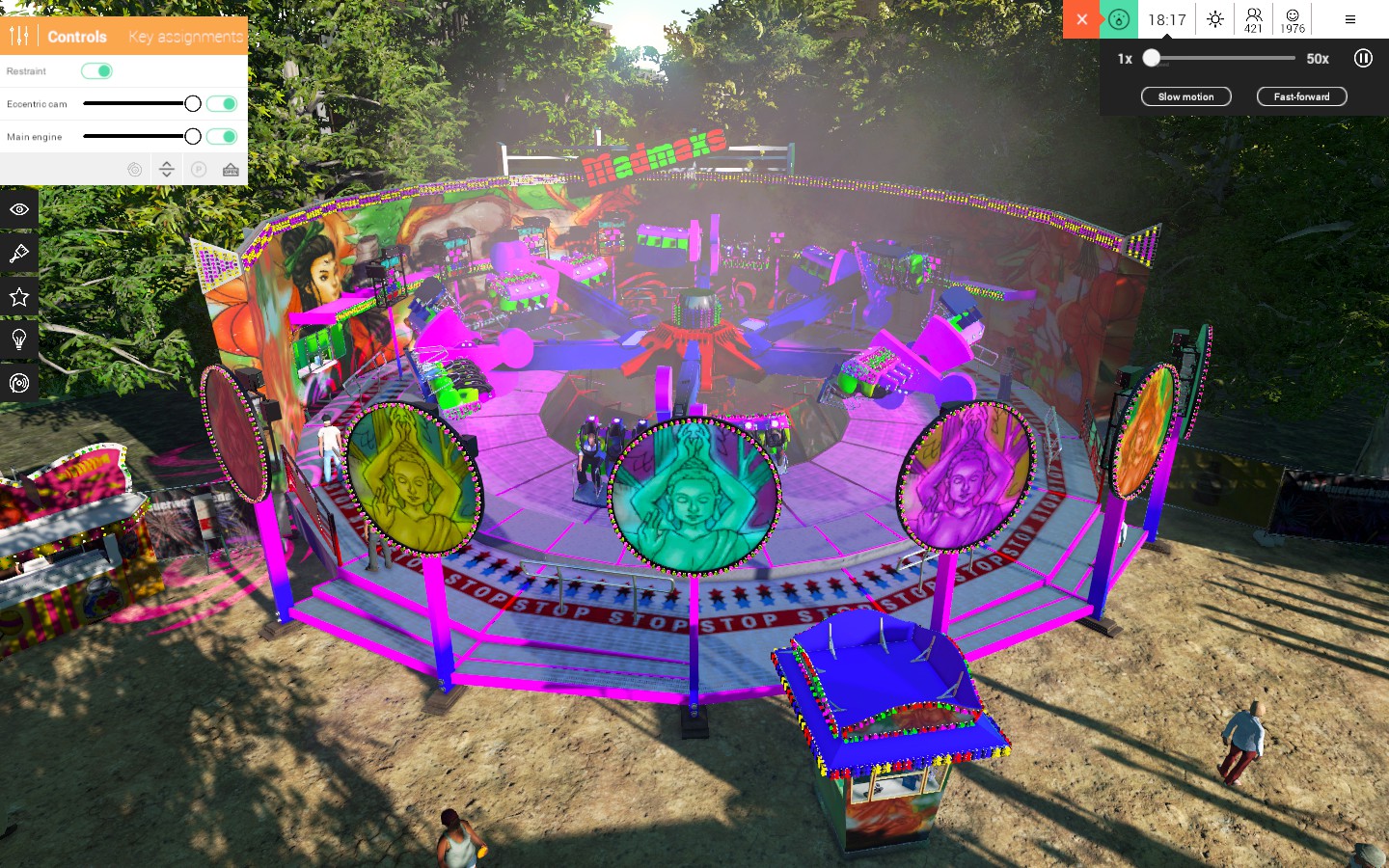Open the hamburger menu in the top right
Screen dimensions: 1389x868
[x=1349, y=18]
